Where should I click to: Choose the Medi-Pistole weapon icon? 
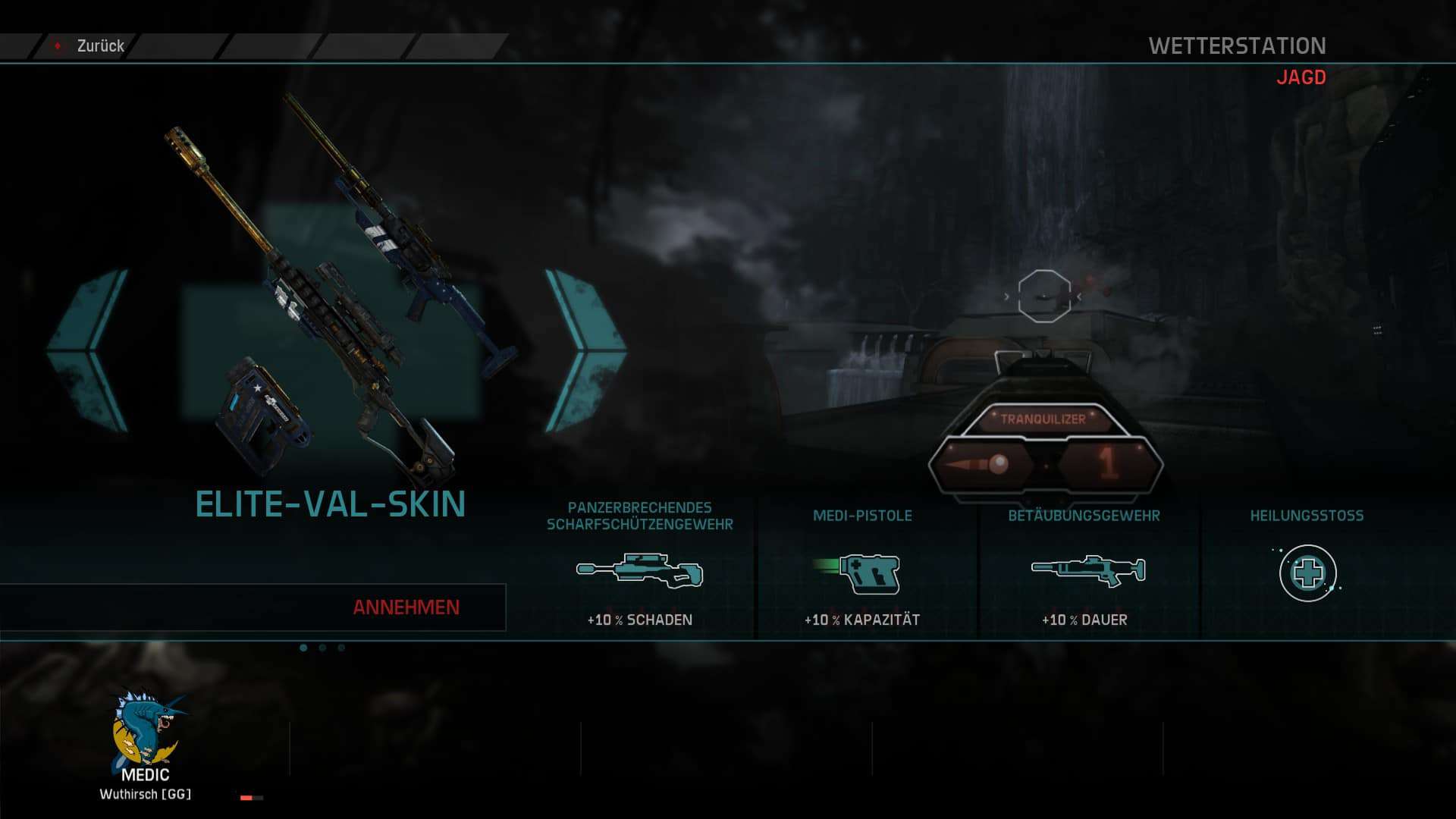(x=862, y=573)
